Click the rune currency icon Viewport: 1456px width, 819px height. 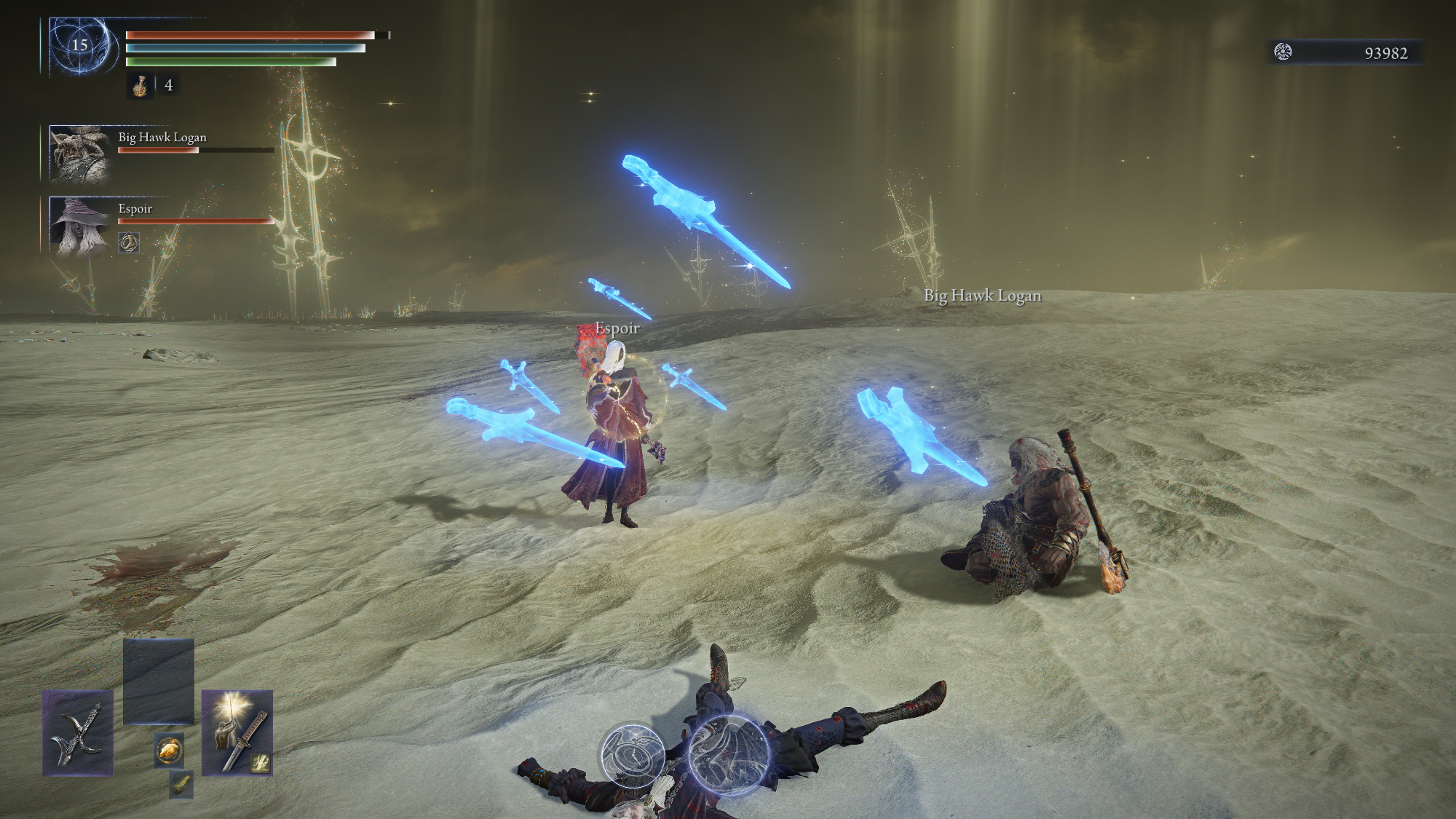pyautogui.click(x=1283, y=52)
